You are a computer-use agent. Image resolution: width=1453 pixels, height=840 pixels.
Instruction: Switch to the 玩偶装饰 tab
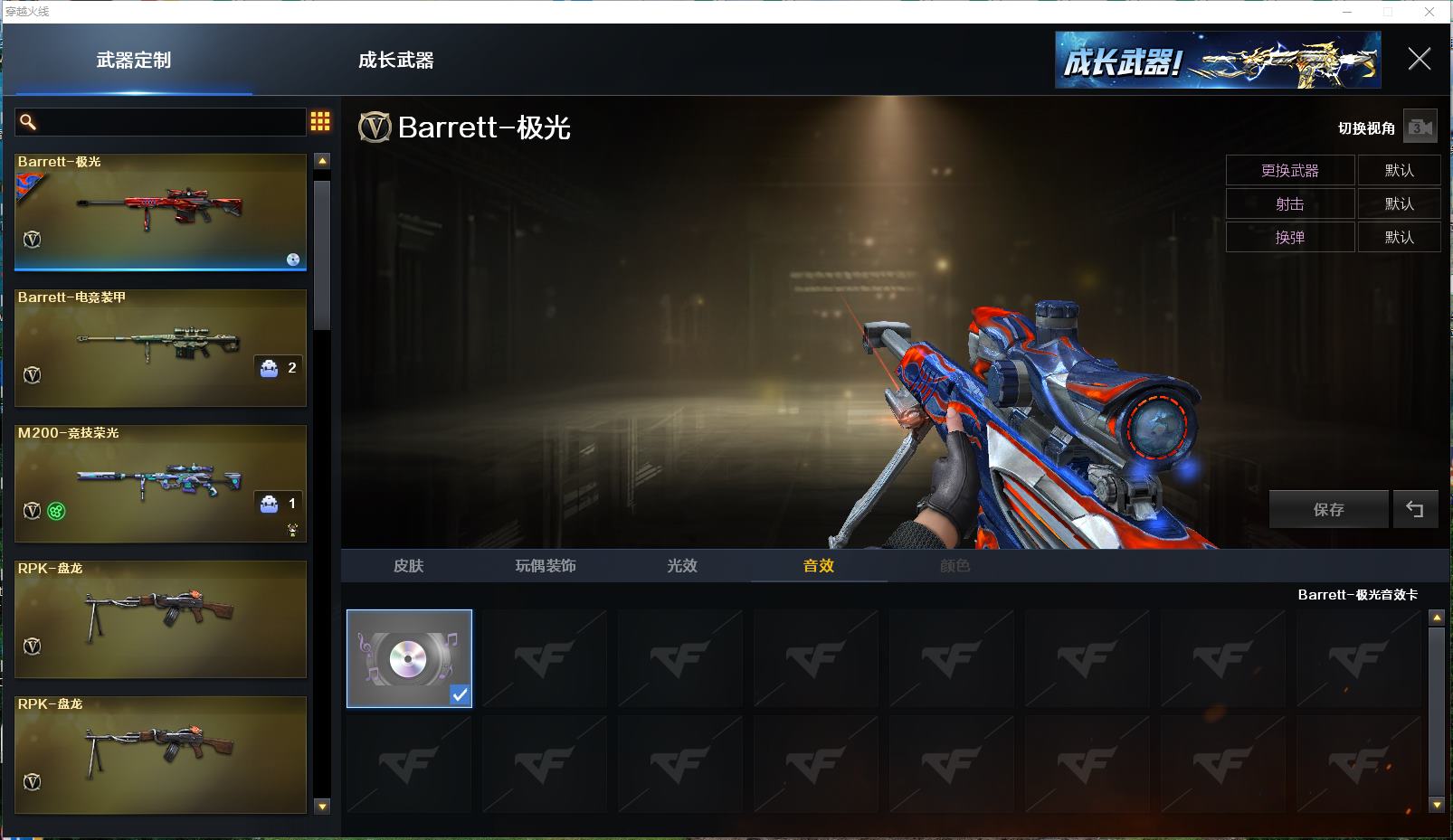pyautogui.click(x=545, y=566)
